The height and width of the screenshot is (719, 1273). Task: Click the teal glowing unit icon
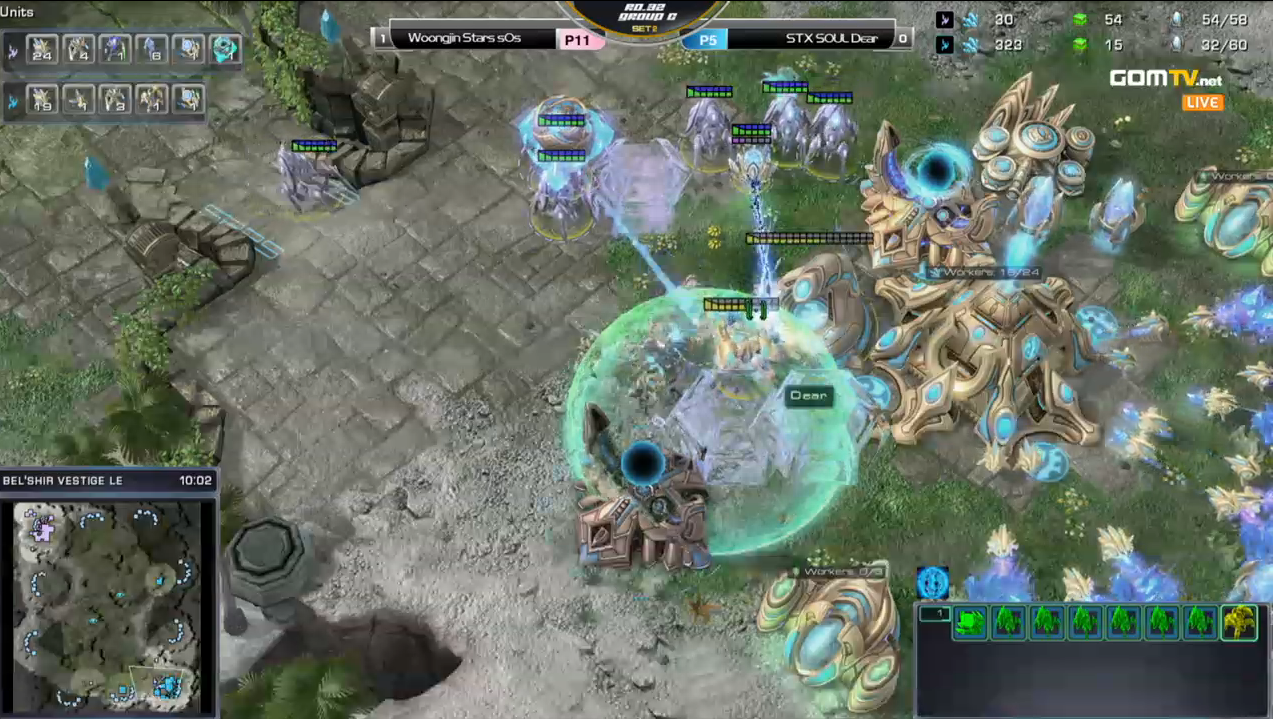[225, 48]
